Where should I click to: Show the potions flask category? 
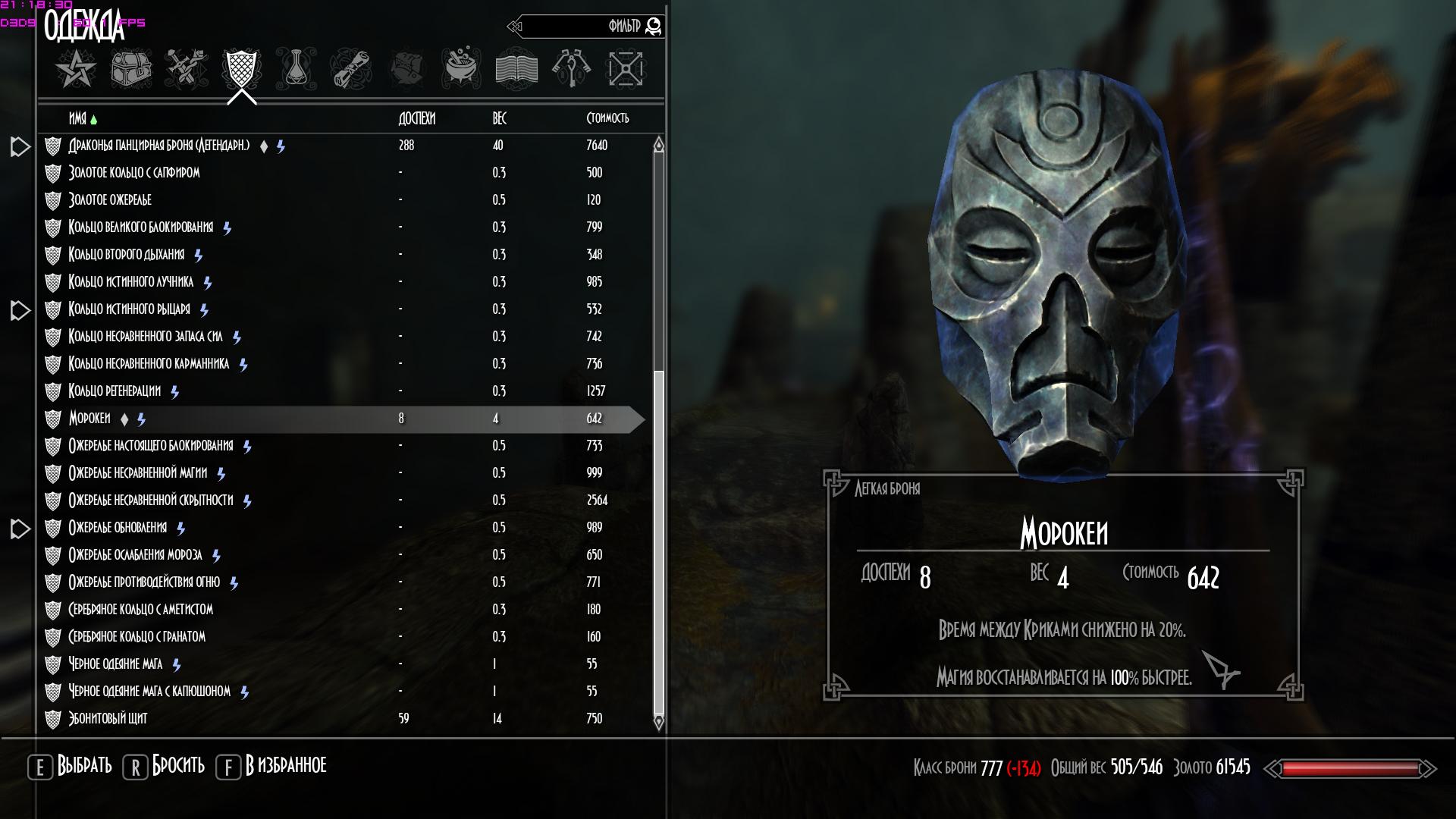tap(296, 70)
